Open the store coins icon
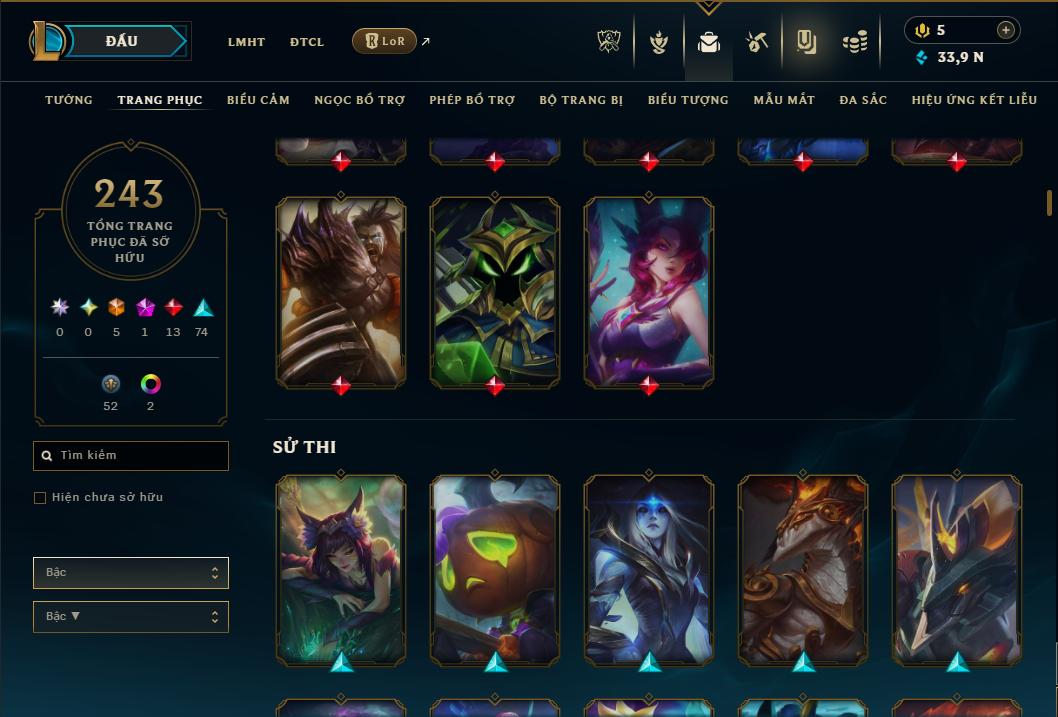Image resolution: width=1058 pixels, height=717 pixels. [x=855, y=42]
